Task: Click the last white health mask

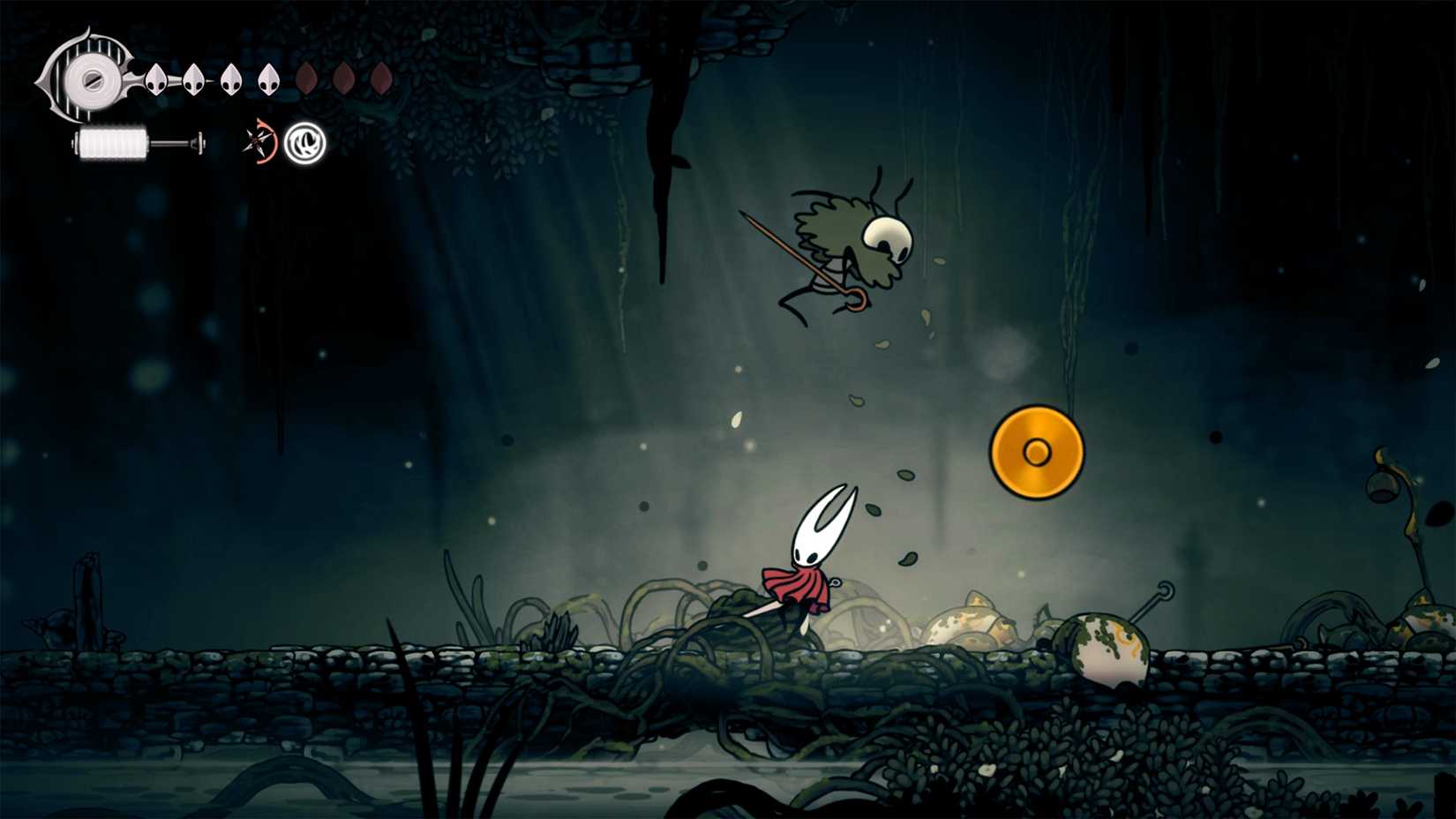Action: click(270, 79)
